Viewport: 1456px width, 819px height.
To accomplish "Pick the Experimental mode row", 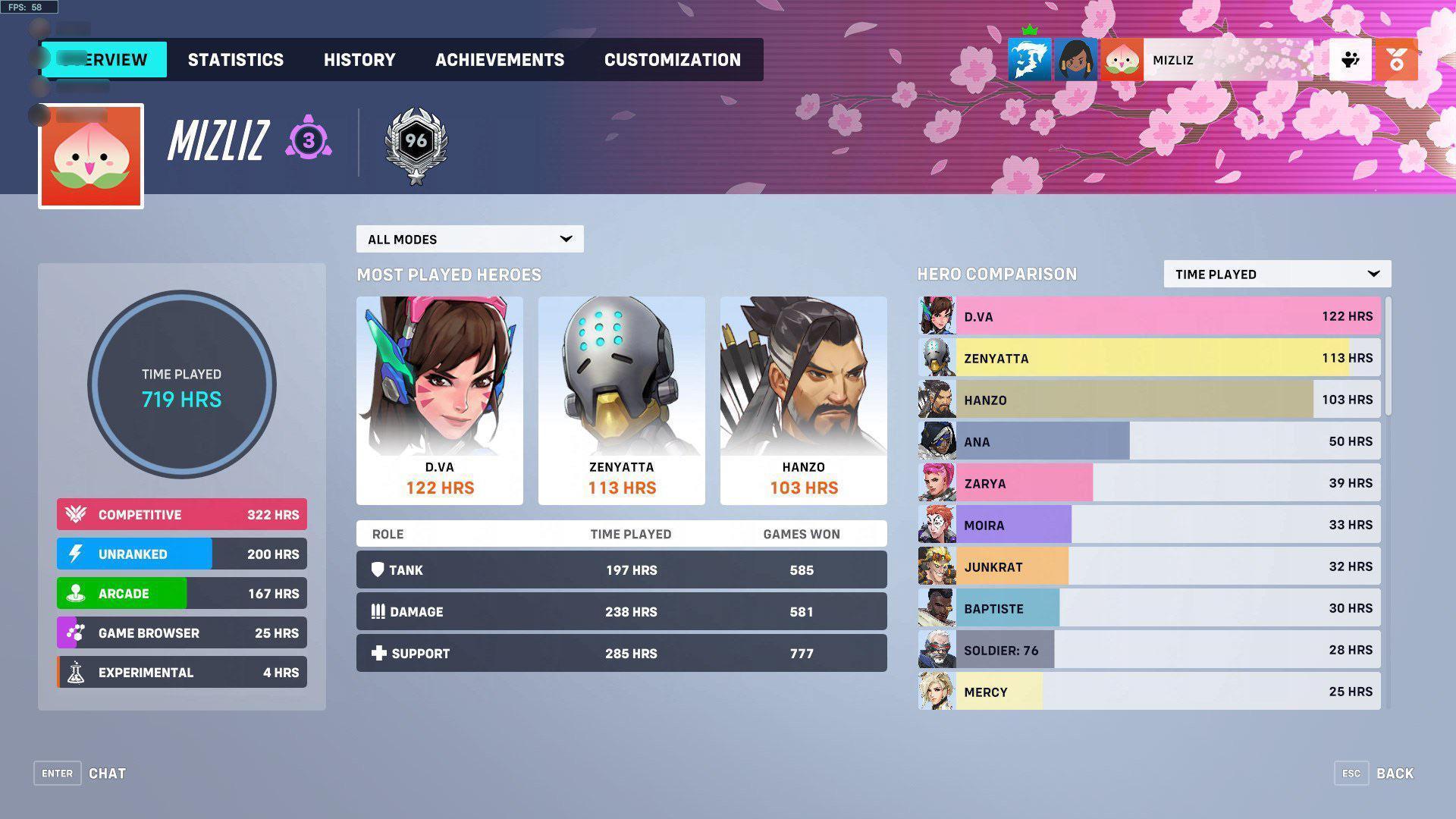I will pyautogui.click(x=181, y=672).
